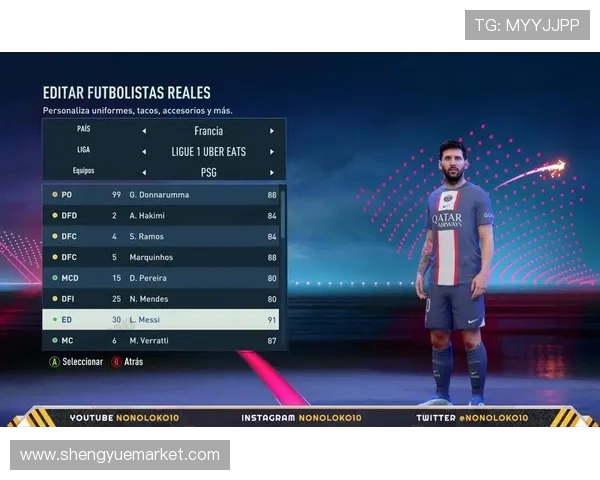600x480 pixels.
Task: Switch to the team after PSG
Action: coord(271,172)
